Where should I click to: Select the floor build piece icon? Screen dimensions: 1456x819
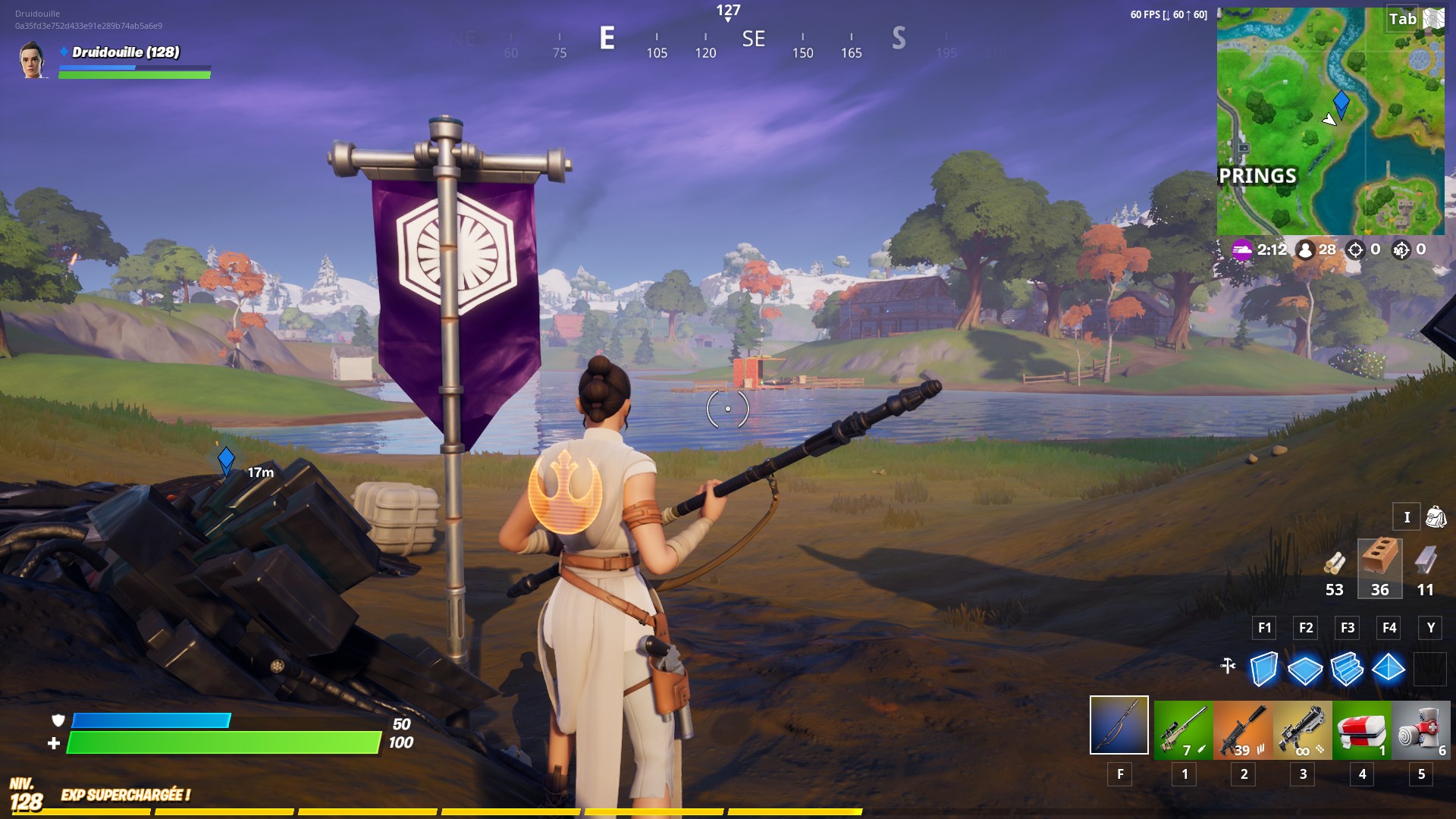pyautogui.click(x=1306, y=669)
